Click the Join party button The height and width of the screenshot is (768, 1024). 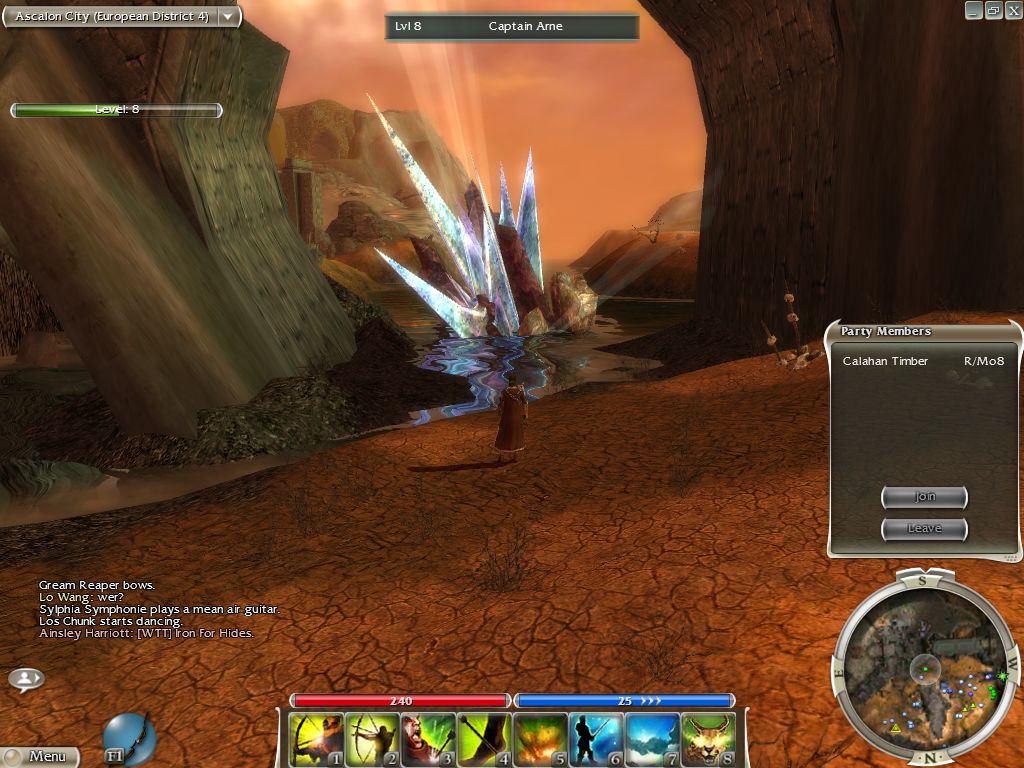(924, 497)
